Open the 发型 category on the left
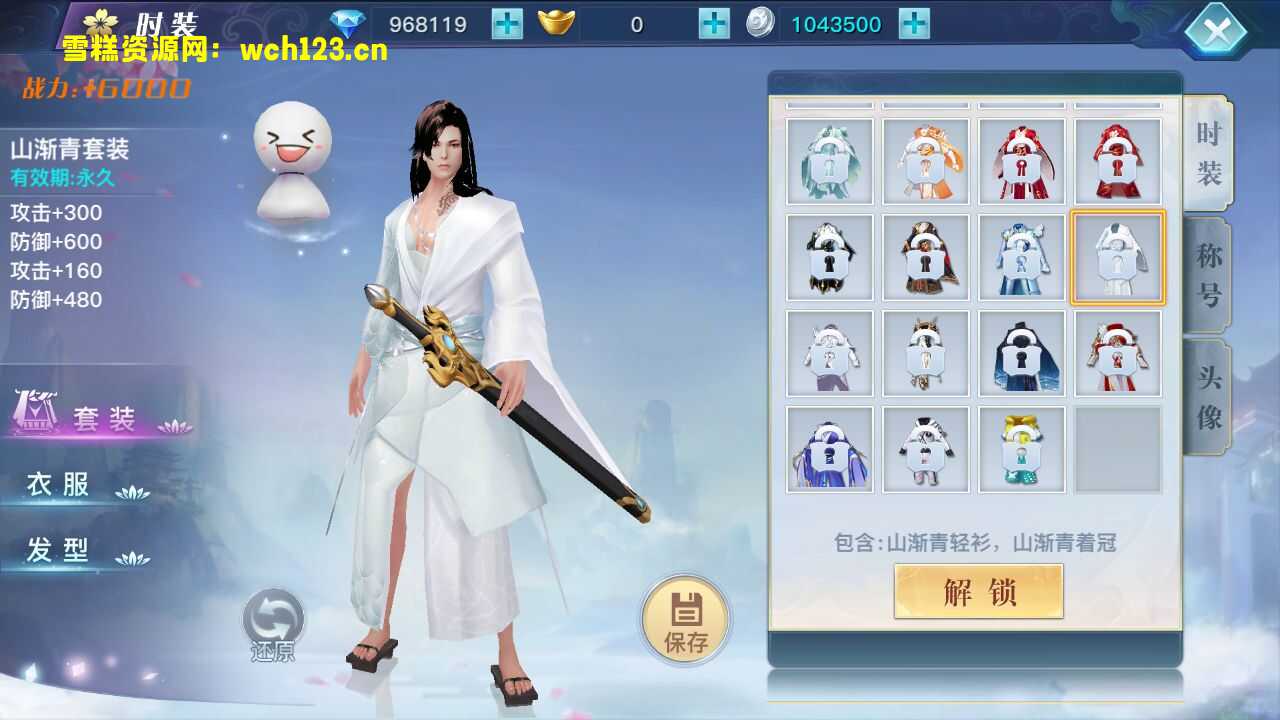The width and height of the screenshot is (1280, 720). (x=60, y=549)
